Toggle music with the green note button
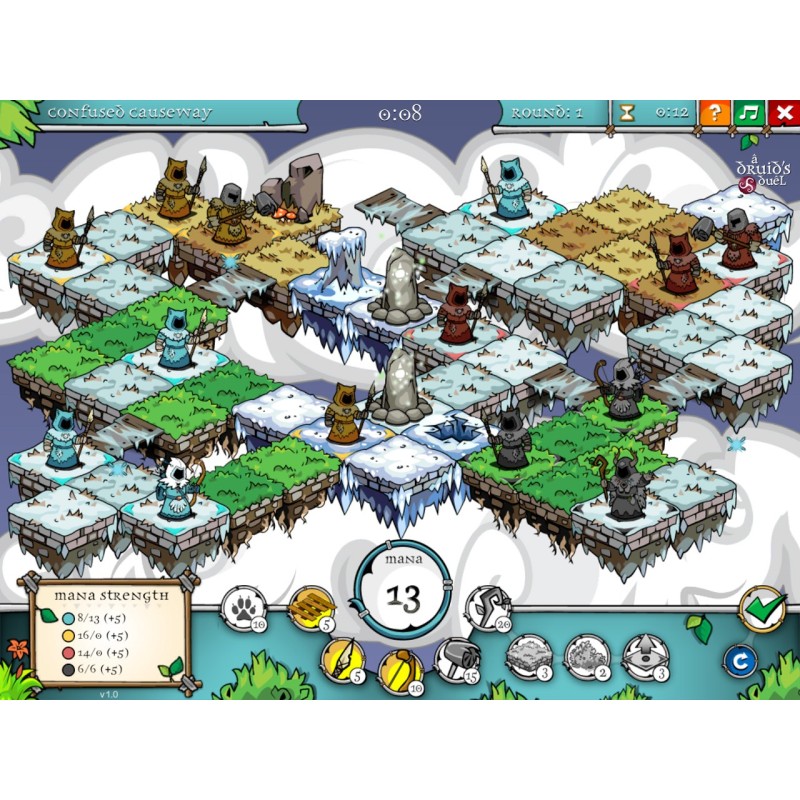800x800 pixels. (748, 113)
